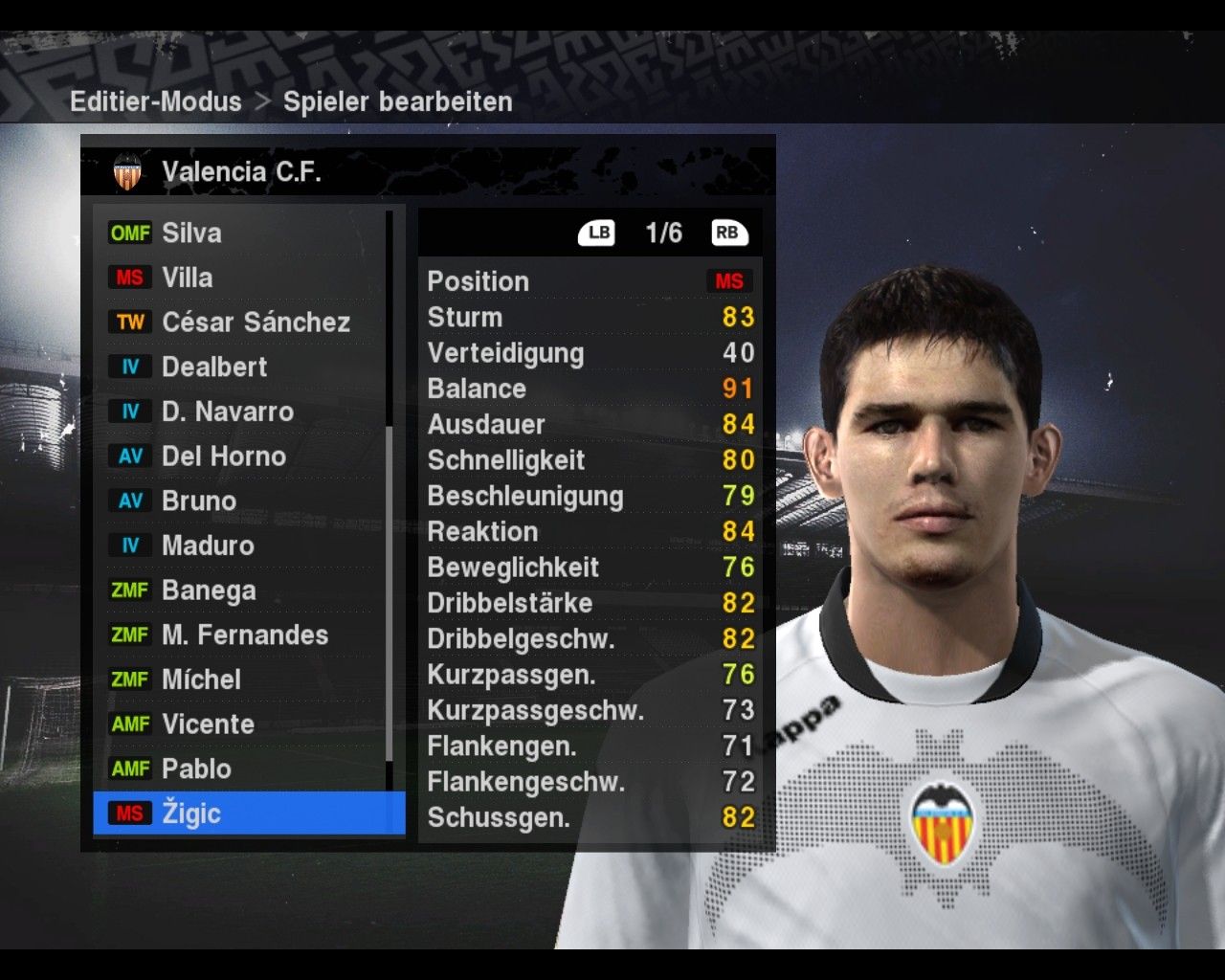Choose the Balance attribute row
The width and height of the screenshot is (1225, 980).
590,389
